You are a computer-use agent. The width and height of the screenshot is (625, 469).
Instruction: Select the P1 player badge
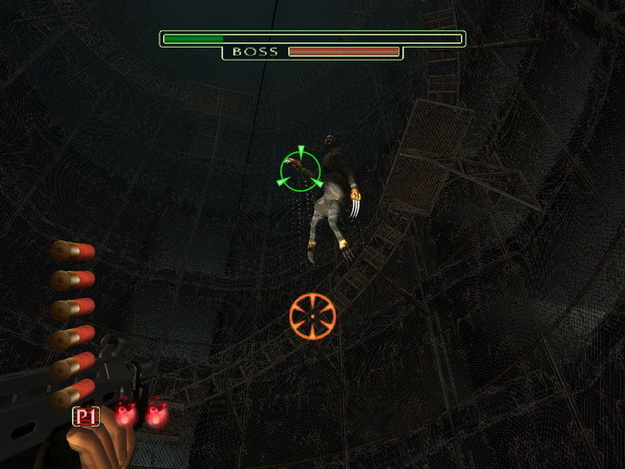87,416
